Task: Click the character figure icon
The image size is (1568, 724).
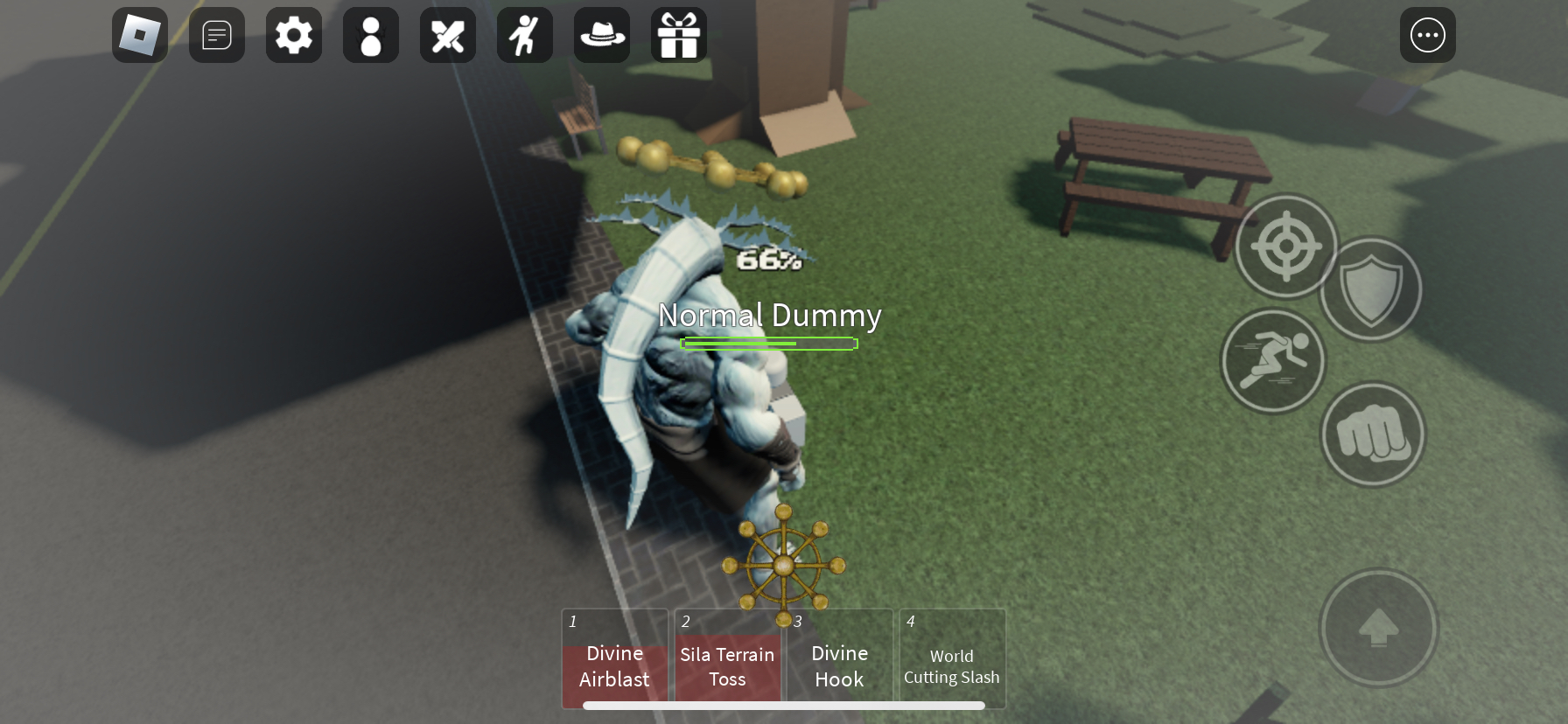Action: pyautogui.click(x=371, y=36)
